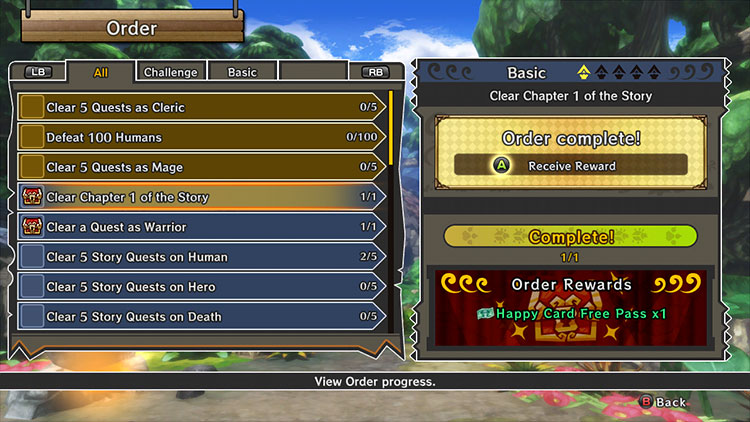Image resolution: width=750 pixels, height=422 pixels.
Task: Choose the Clear 5 Story Quests on Human order
Action: coord(200,257)
